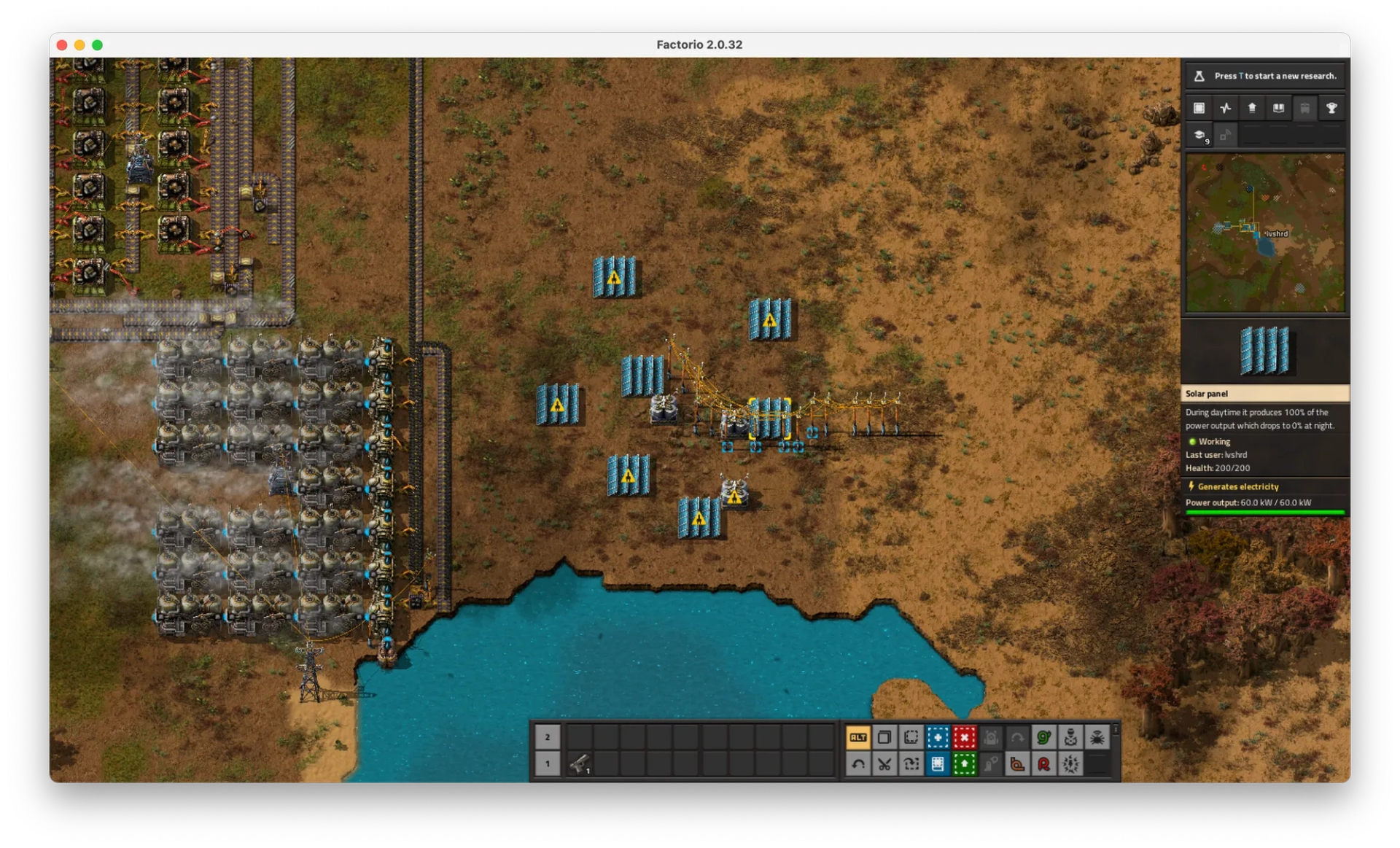Activate the scissors cut tool

point(884,764)
